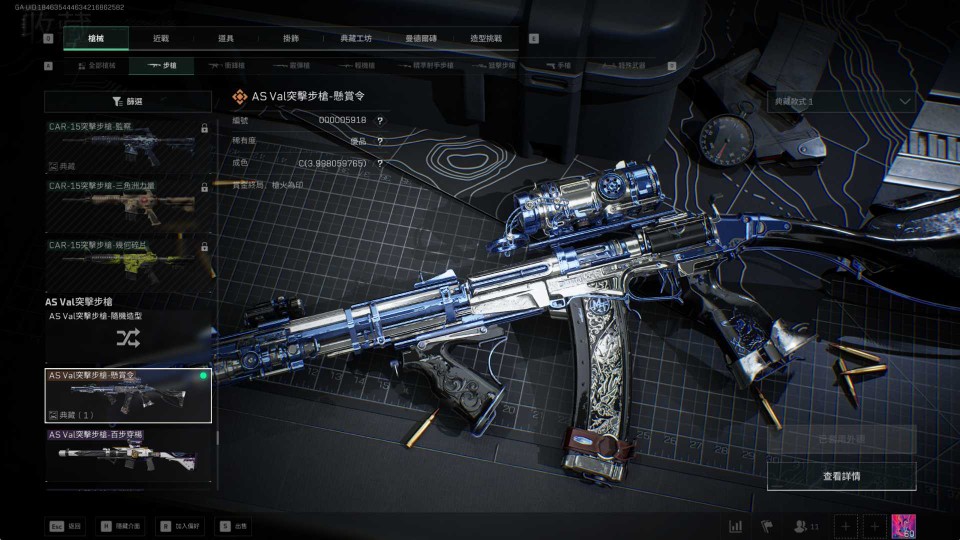960x540 pixels.
Task: Select the AS Val 百步穿楊 skin
Action: tap(128, 453)
